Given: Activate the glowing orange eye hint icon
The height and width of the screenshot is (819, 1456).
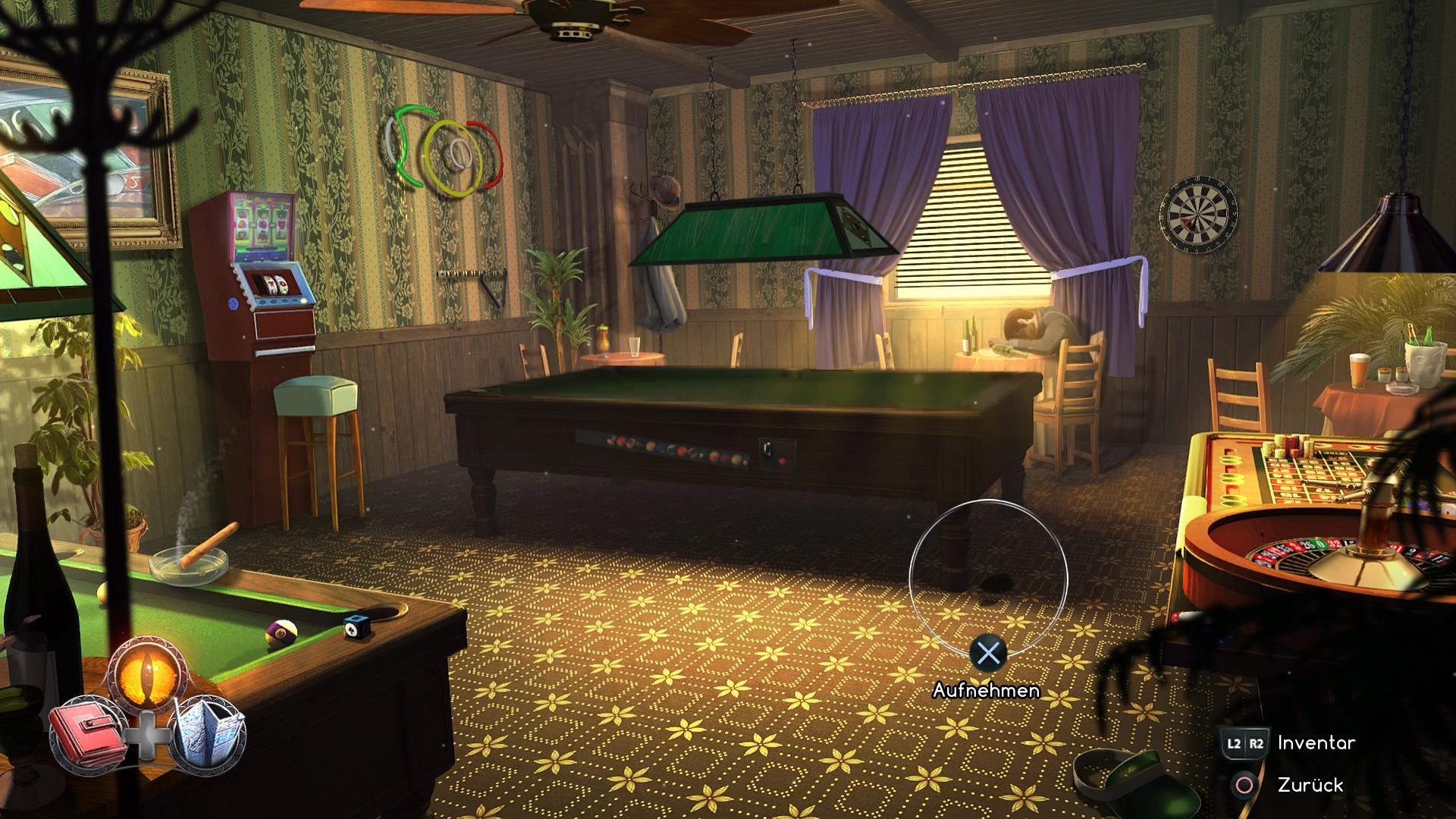Looking at the screenshot, I should click(x=148, y=674).
